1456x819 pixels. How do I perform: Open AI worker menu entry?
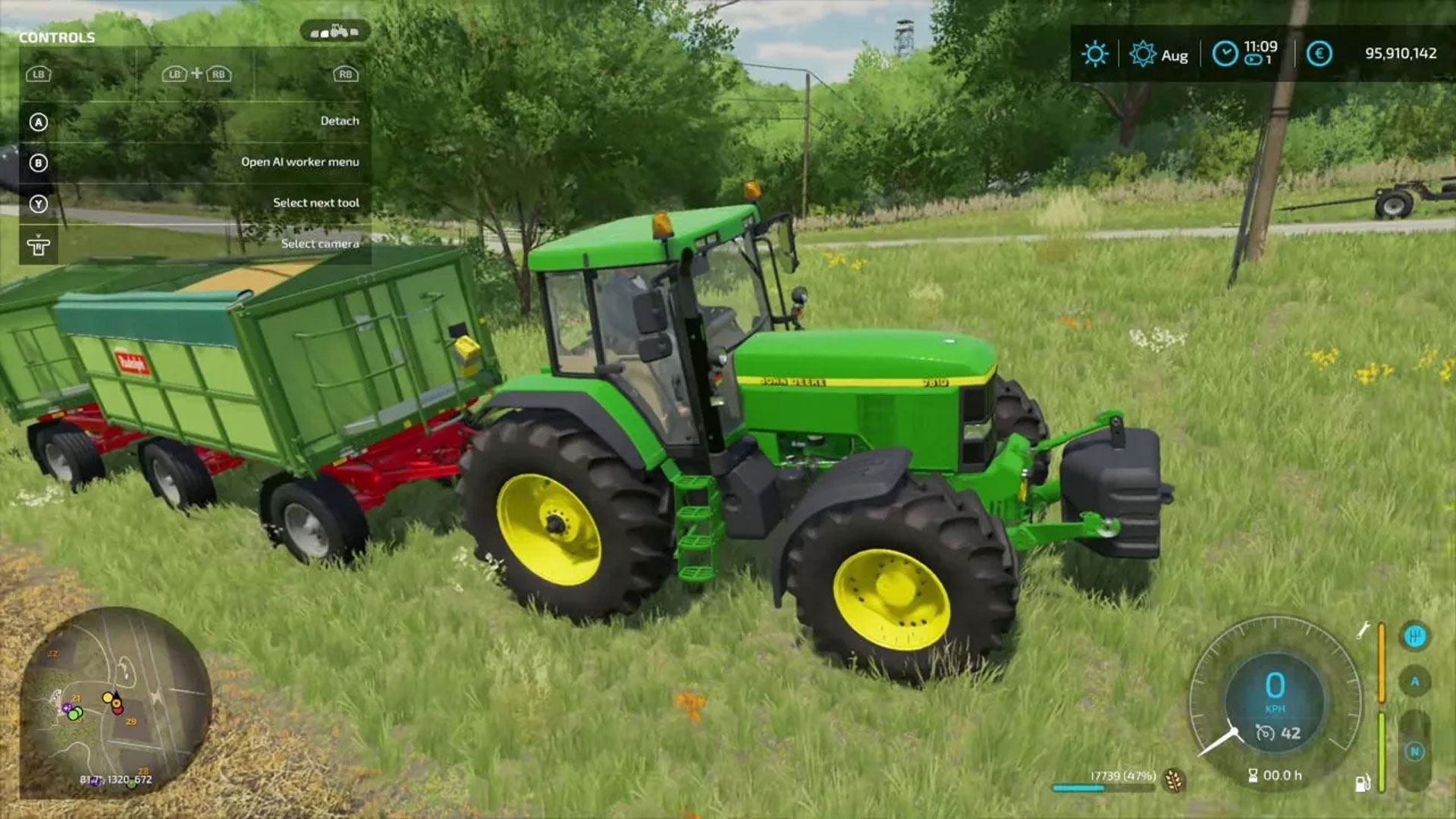tap(300, 162)
